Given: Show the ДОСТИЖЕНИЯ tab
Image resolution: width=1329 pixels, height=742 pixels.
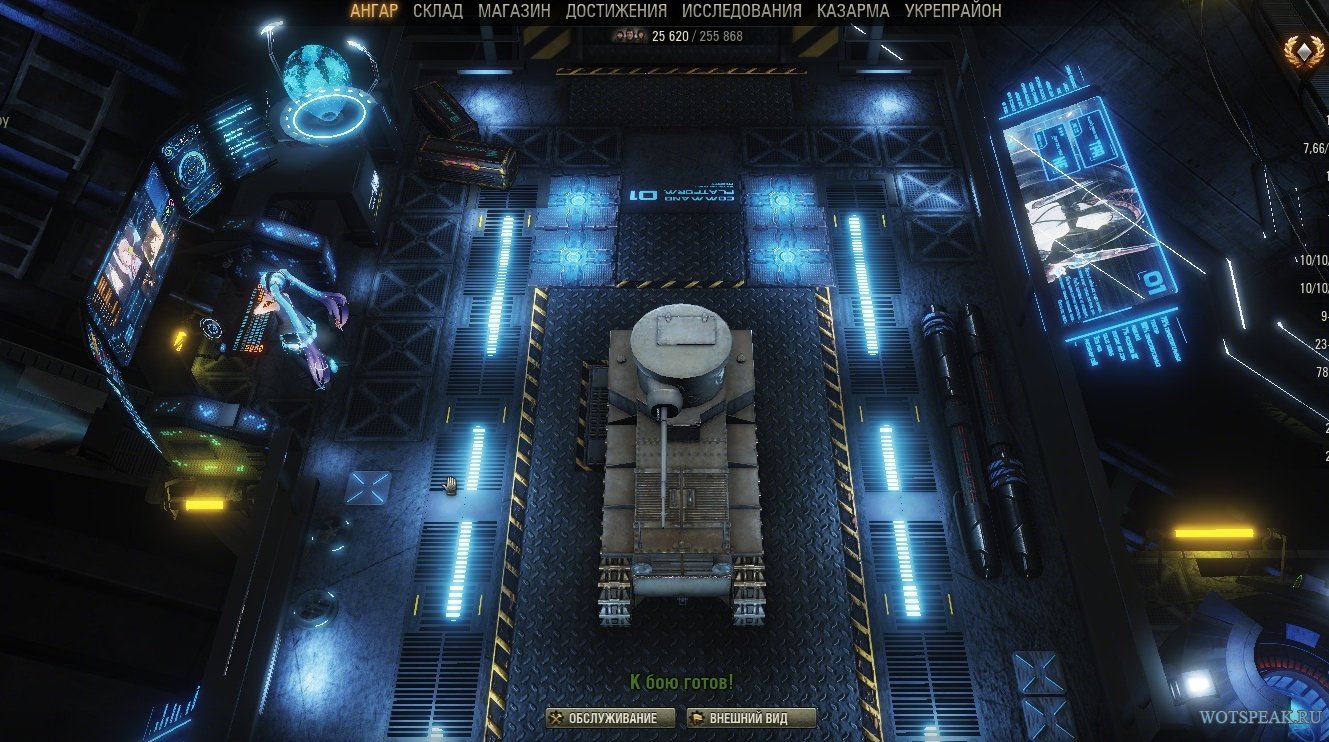Looking at the screenshot, I should pyautogui.click(x=616, y=11).
